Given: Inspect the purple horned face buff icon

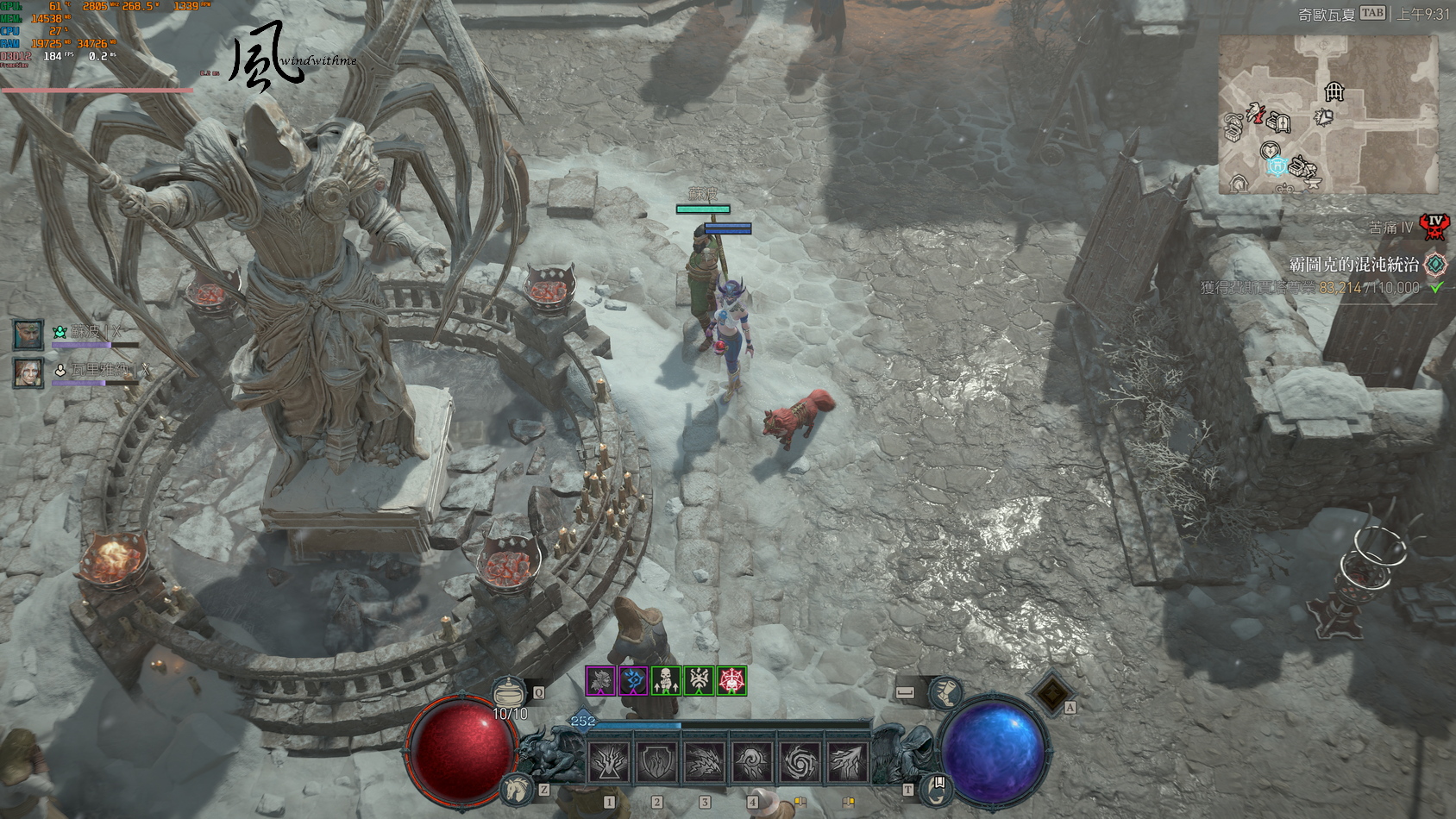Looking at the screenshot, I should tap(600, 681).
